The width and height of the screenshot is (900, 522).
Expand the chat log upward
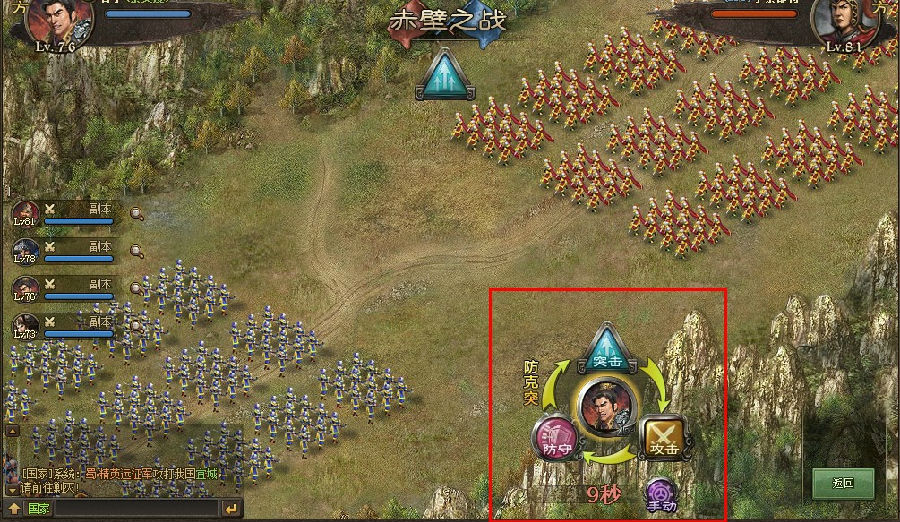coord(12,509)
